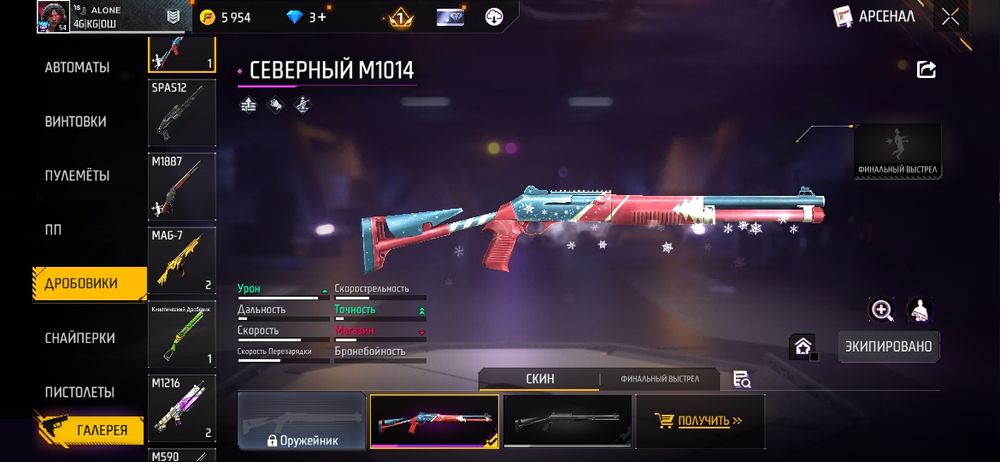Select the SPAS12 shotgun in the list
1000x462 pixels.
182,113
